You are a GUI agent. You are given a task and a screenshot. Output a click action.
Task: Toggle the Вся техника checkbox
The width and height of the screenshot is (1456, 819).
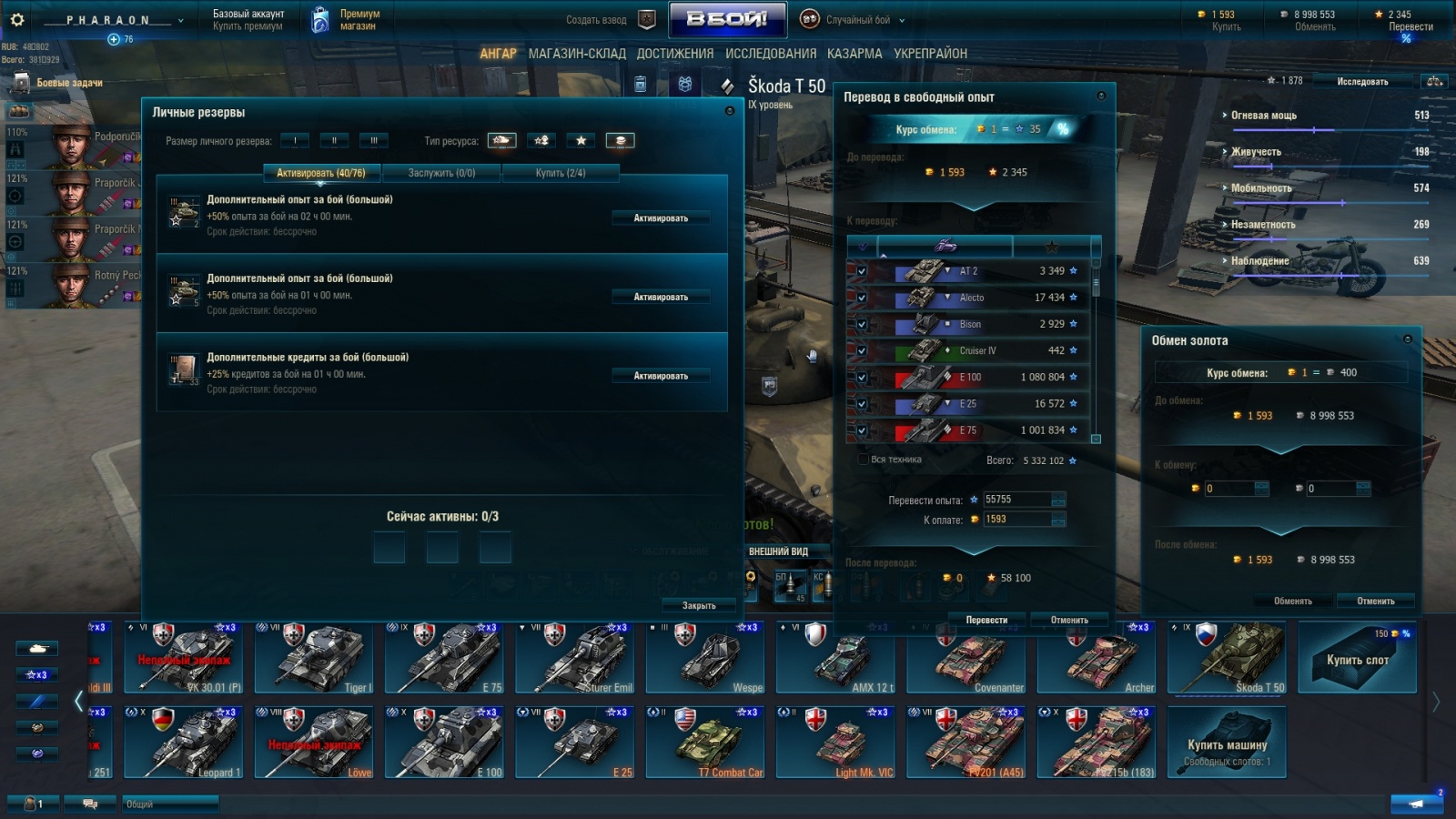pos(863,460)
